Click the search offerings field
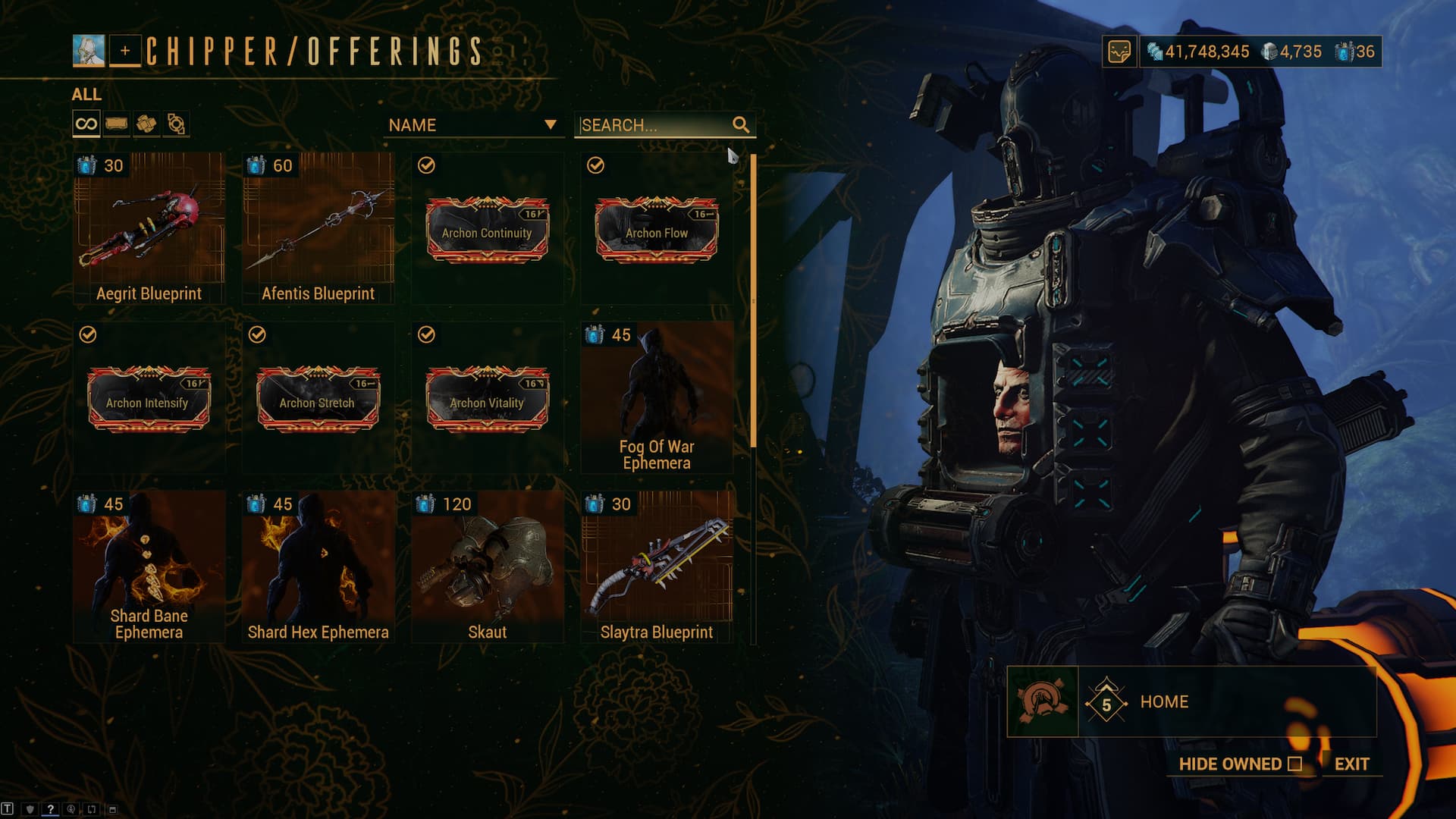 pyautogui.click(x=654, y=125)
